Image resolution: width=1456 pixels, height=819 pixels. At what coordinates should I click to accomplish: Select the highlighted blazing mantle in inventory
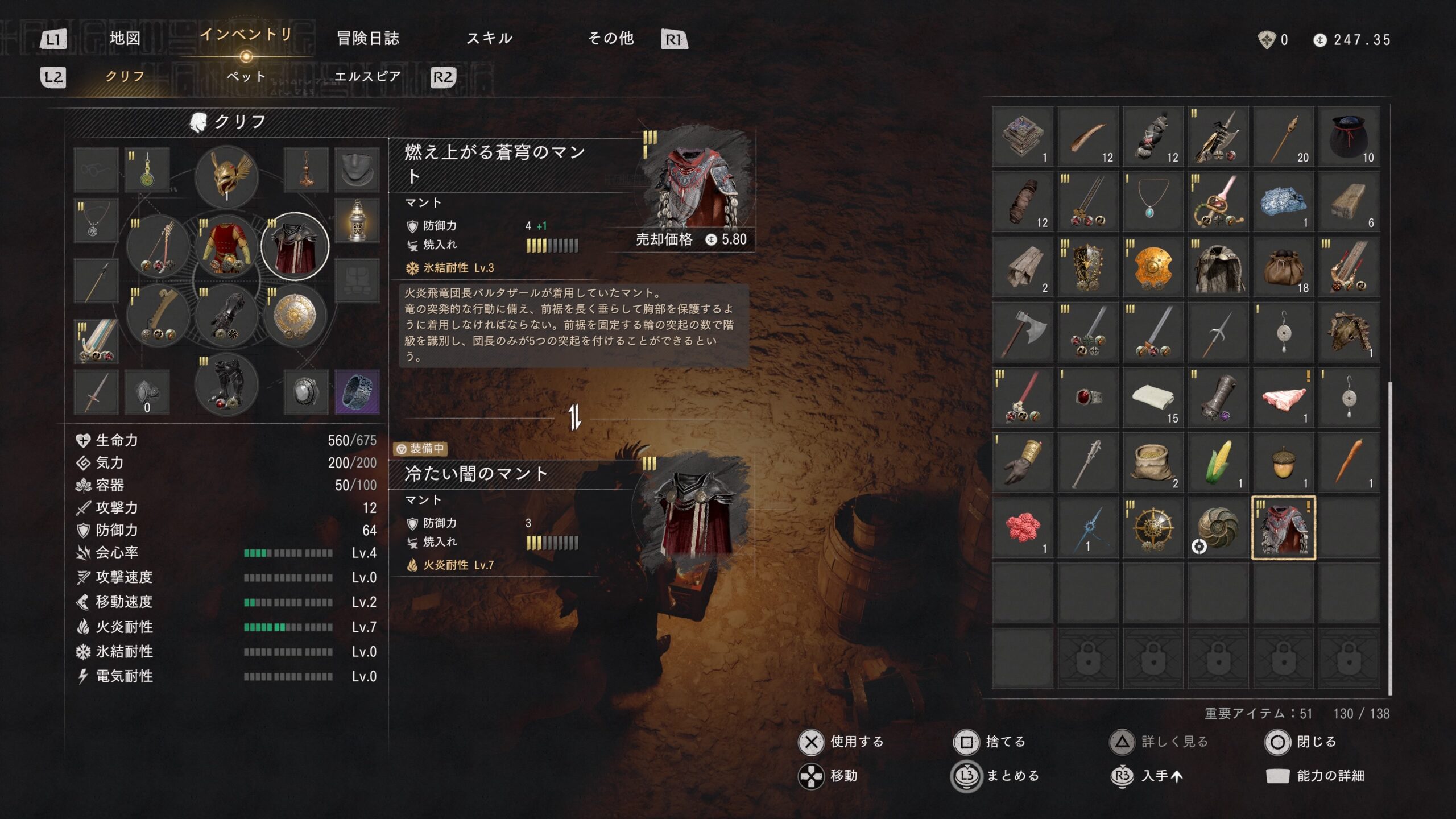point(1283,528)
